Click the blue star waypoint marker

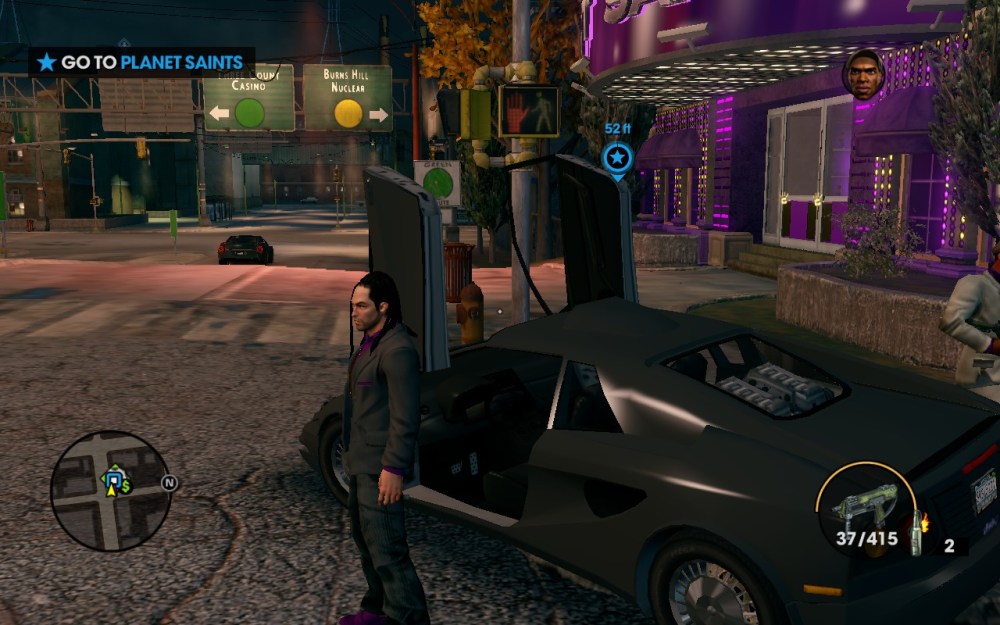617,158
